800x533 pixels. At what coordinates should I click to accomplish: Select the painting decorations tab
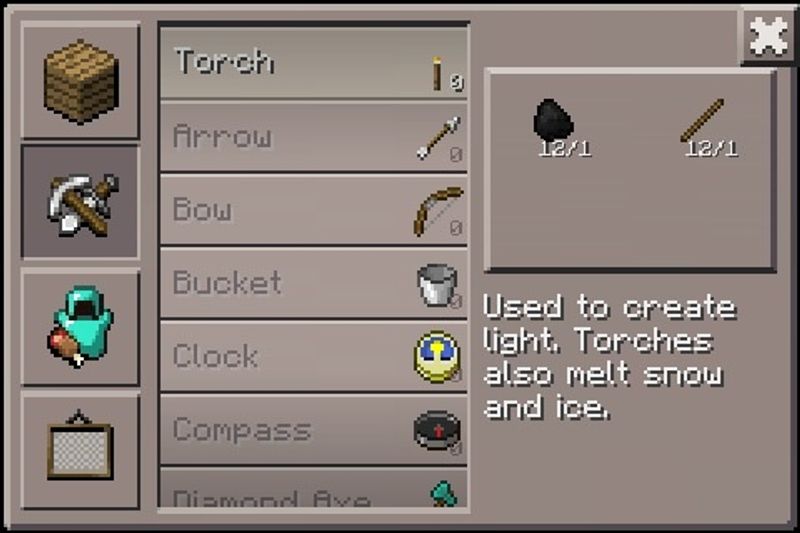pyautogui.click(x=80, y=451)
